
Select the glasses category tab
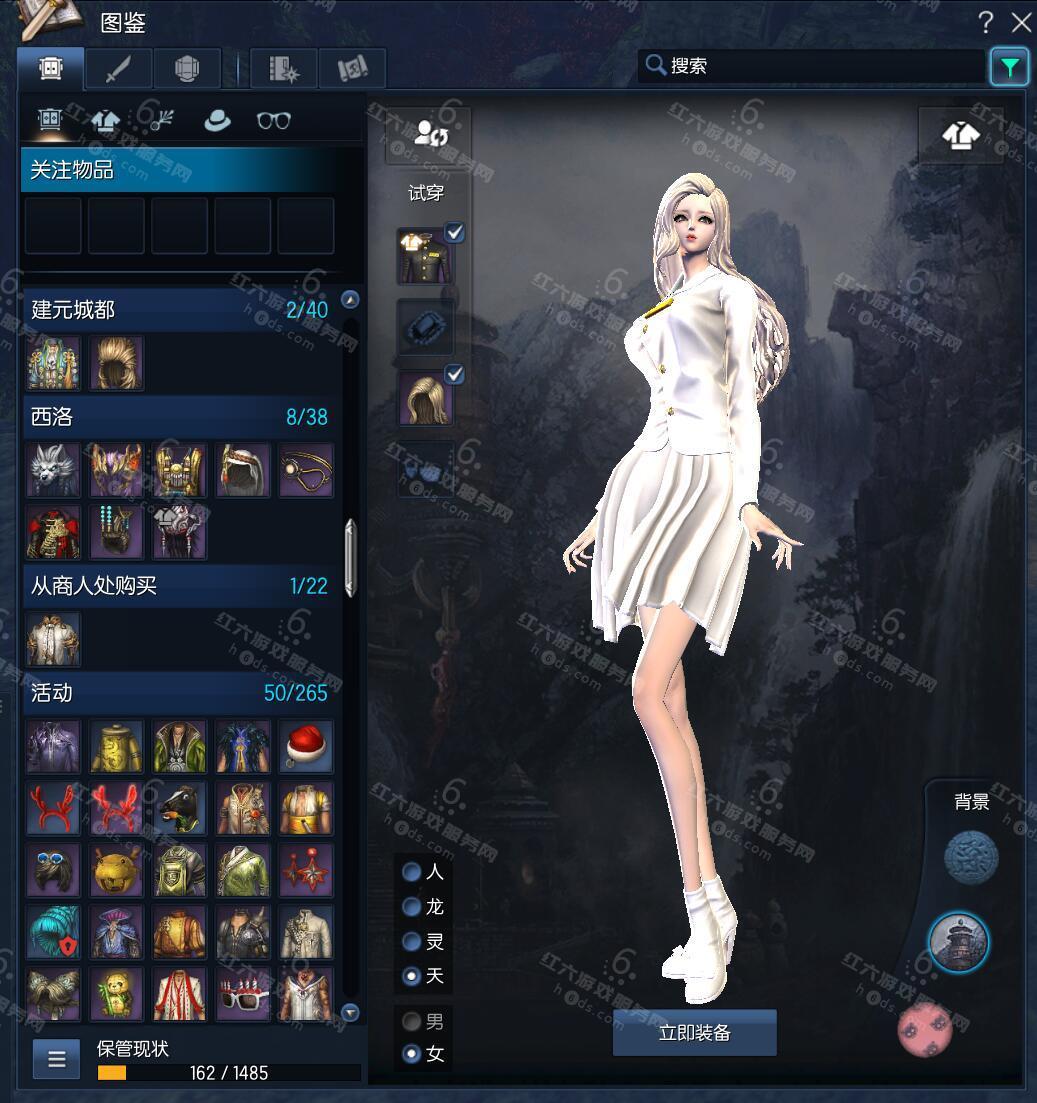[x=273, y=120]
